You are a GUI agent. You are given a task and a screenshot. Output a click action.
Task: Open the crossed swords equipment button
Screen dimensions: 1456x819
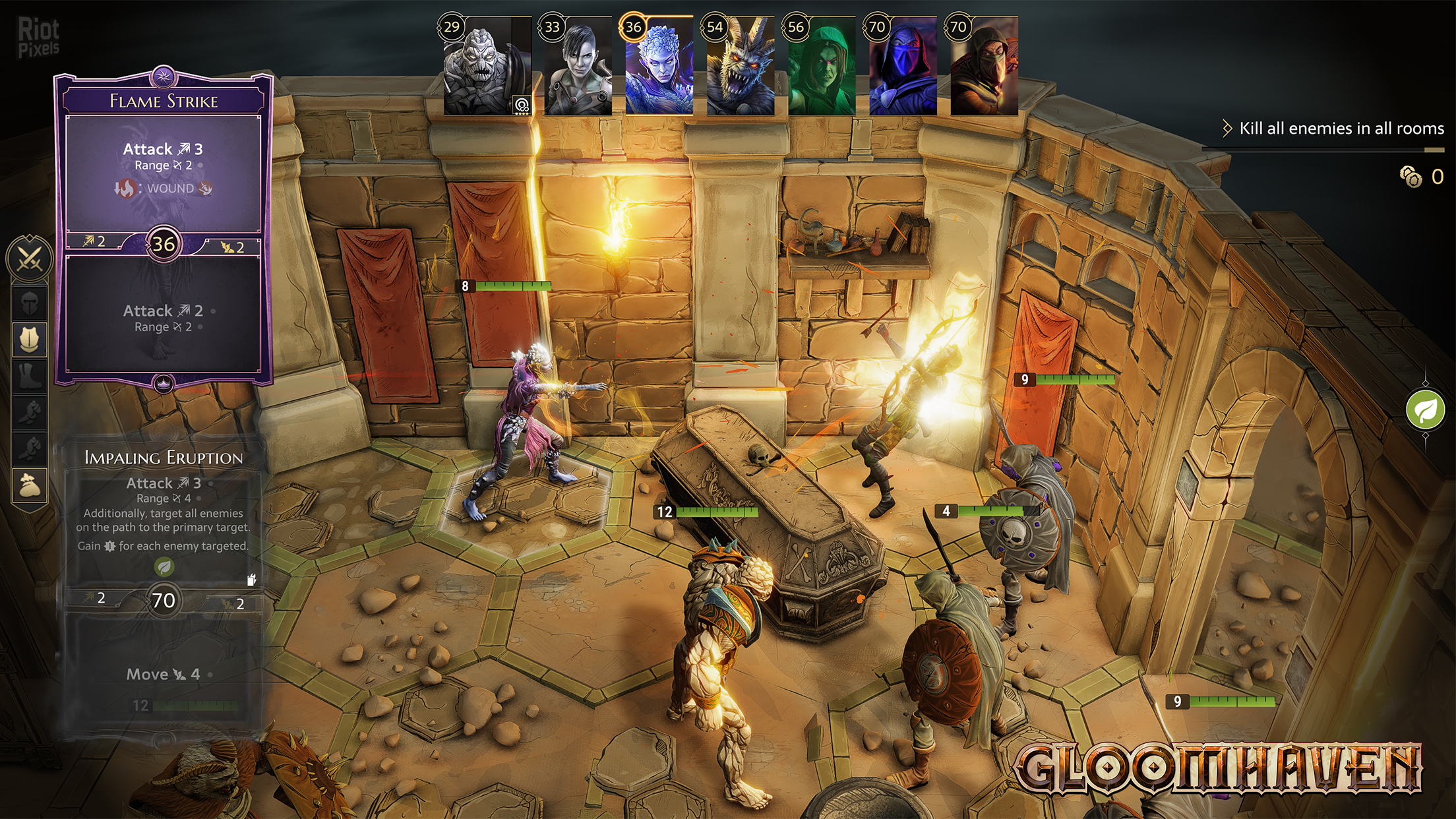(x=29, y=258)
